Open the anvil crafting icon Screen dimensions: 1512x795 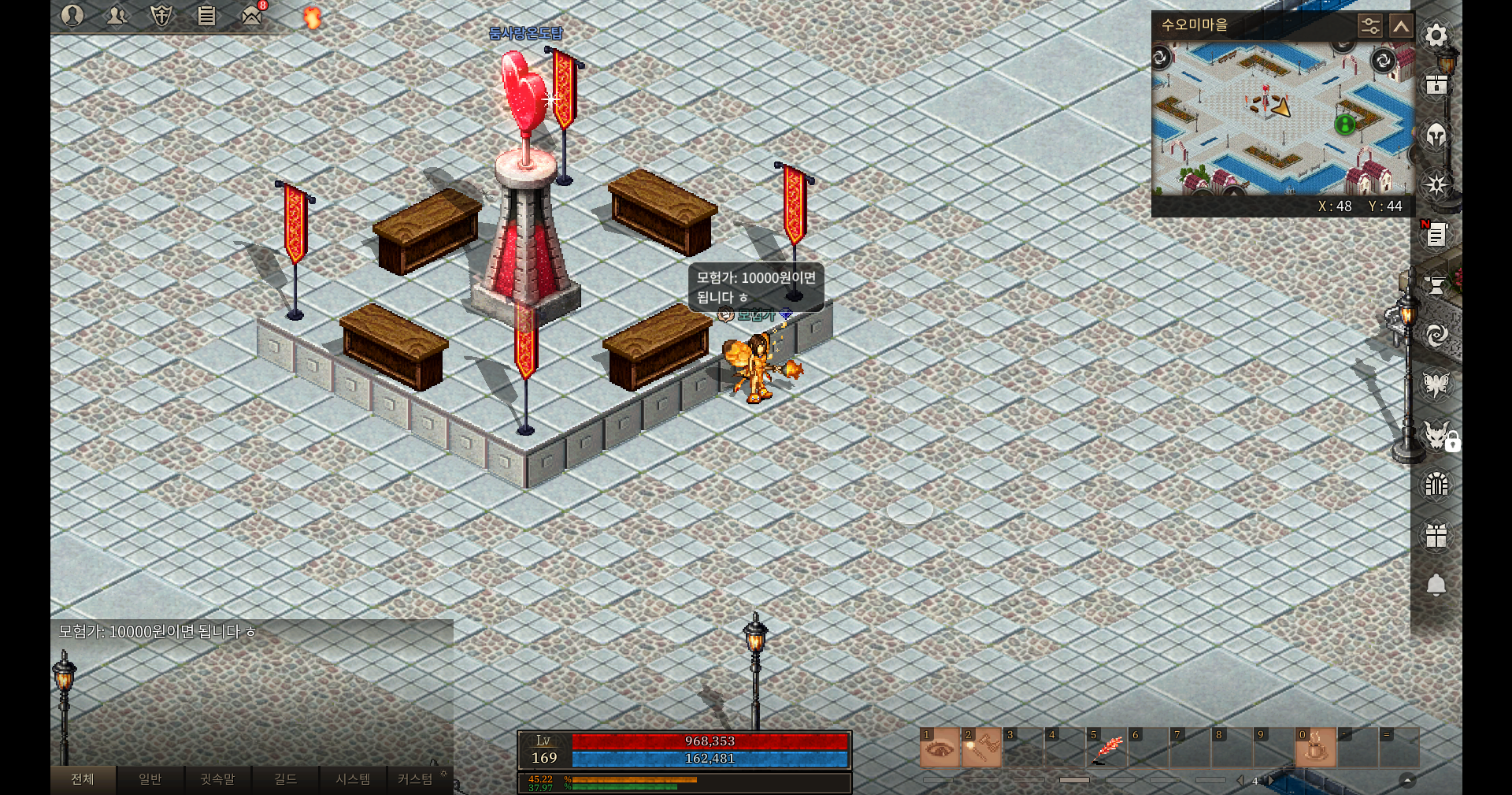click(x=1436, y=285)
